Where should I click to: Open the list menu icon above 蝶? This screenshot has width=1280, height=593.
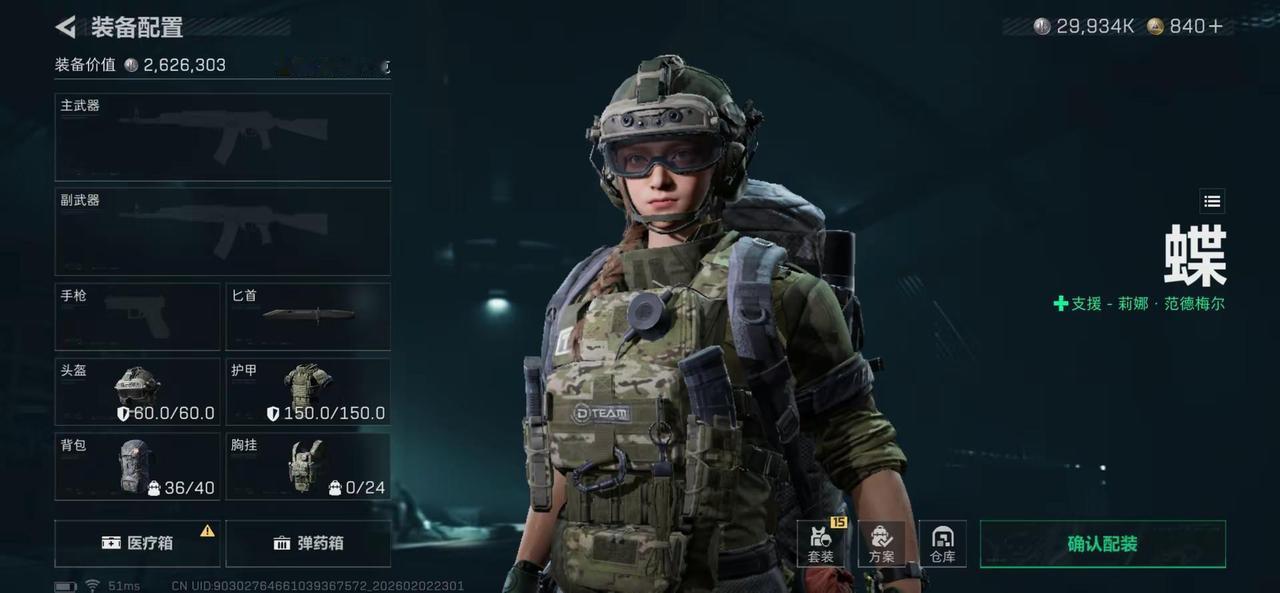coord(1212,201)
